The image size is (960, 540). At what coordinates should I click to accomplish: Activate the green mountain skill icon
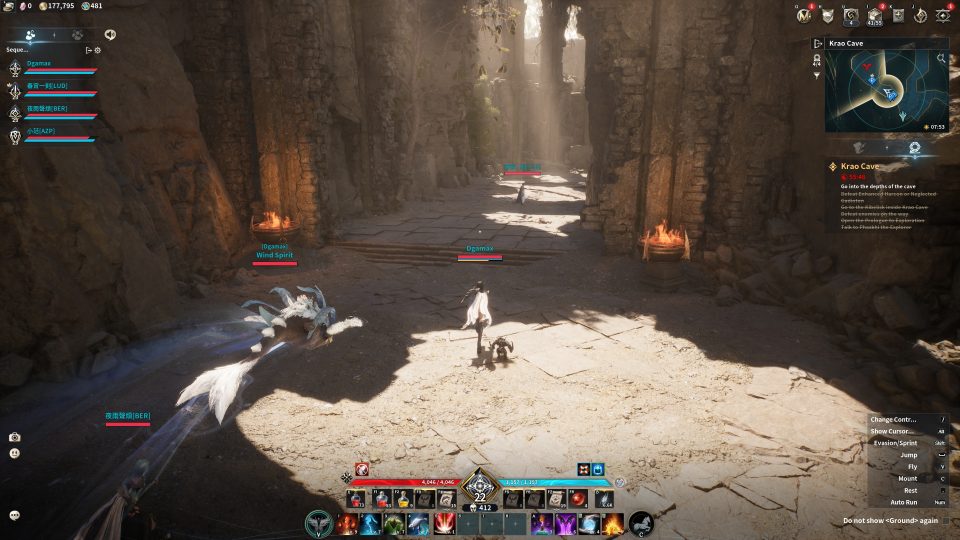394,523
